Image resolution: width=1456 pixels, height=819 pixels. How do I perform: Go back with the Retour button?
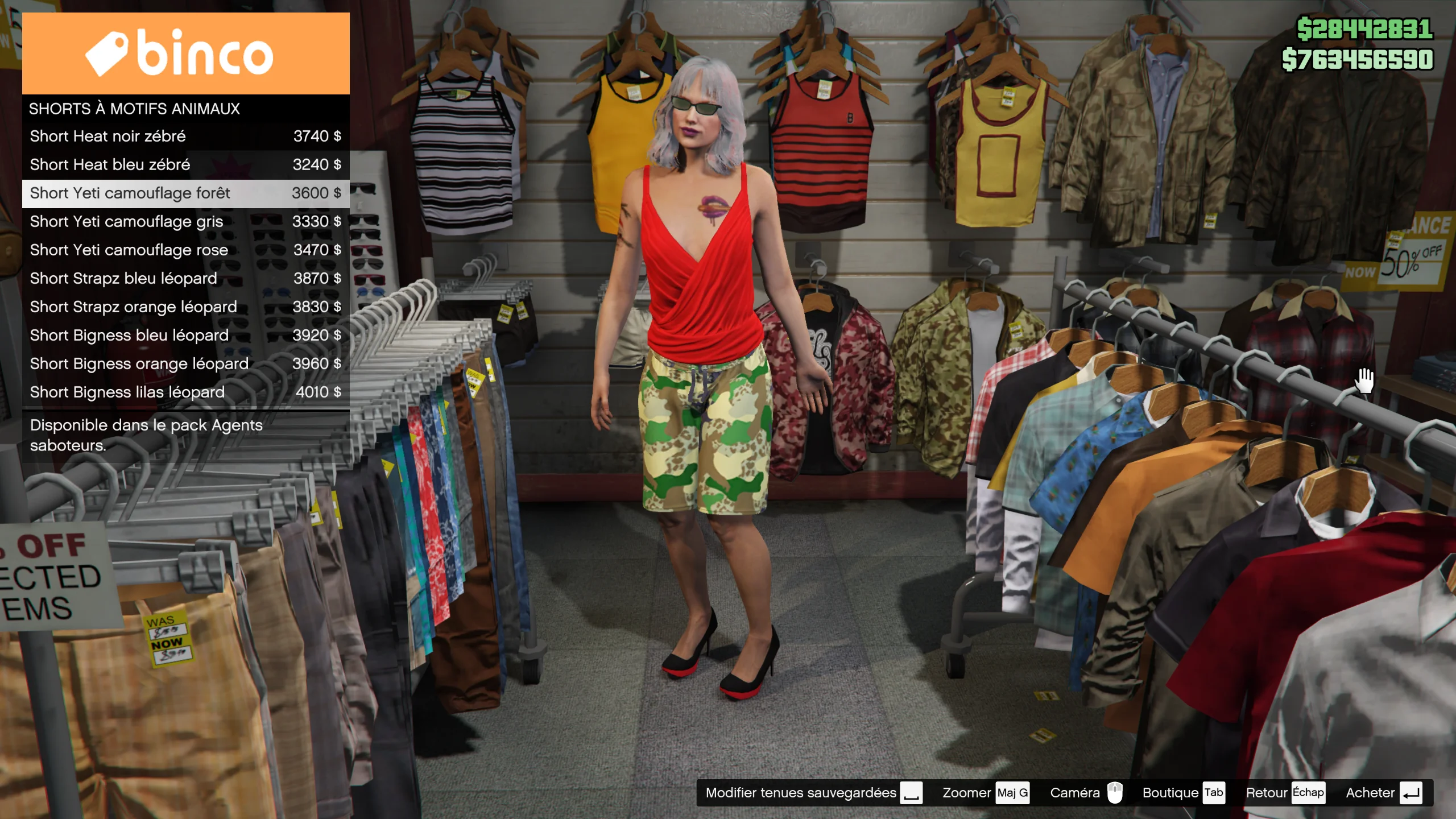coord(1284,793)
